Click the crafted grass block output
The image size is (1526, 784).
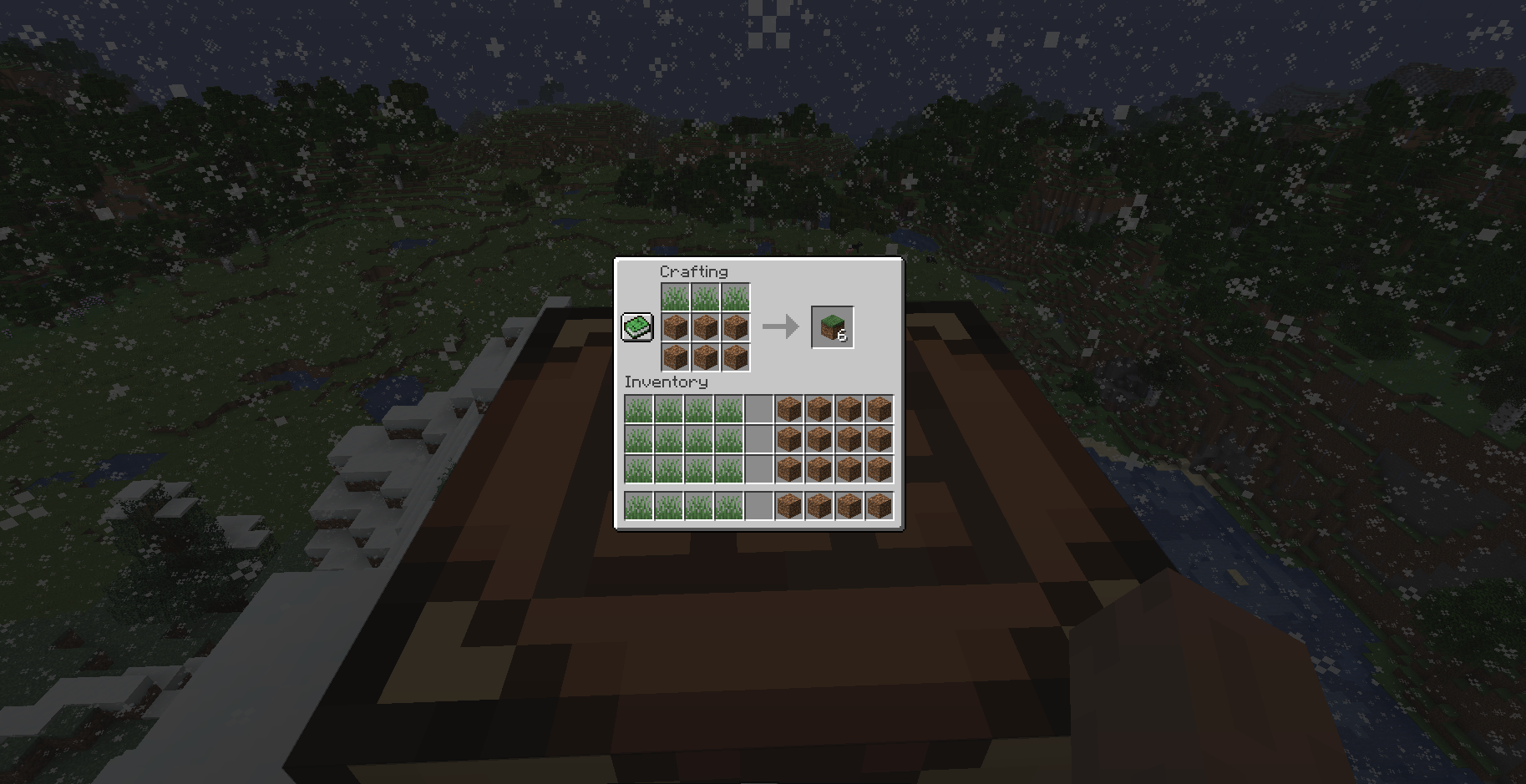[x=832, y=327]
